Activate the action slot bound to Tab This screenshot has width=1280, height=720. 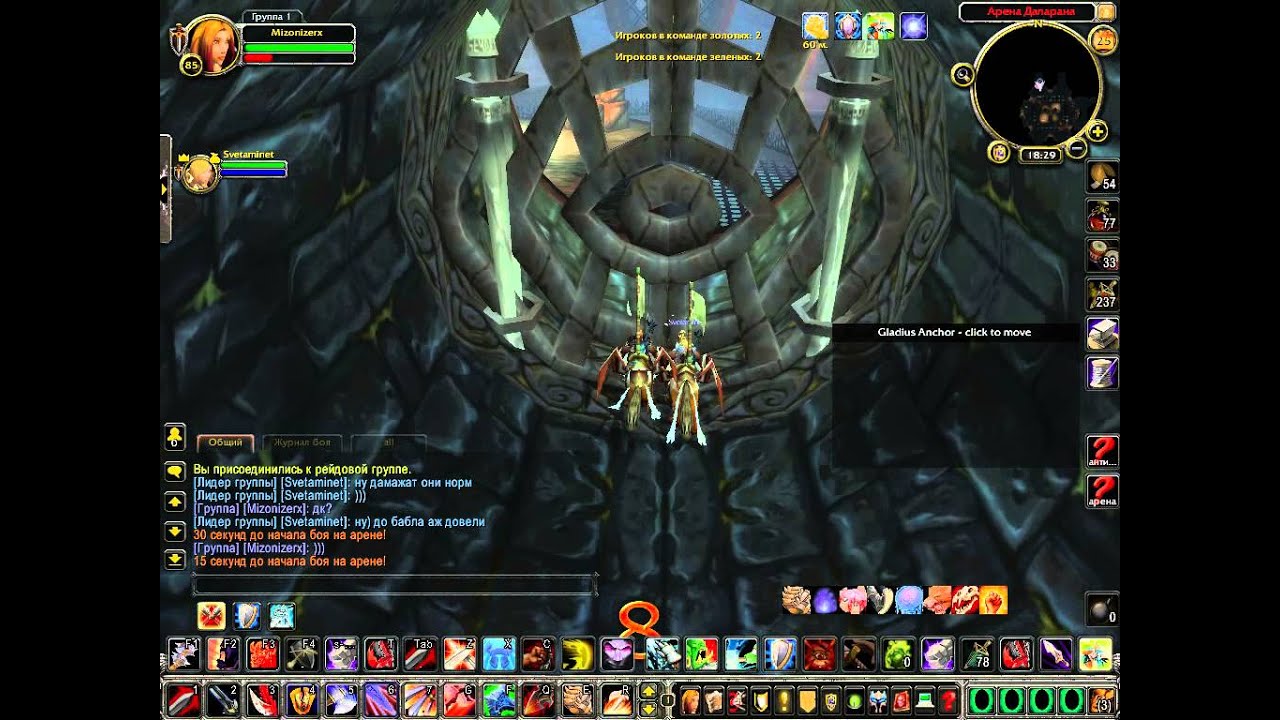click(421, 654)
